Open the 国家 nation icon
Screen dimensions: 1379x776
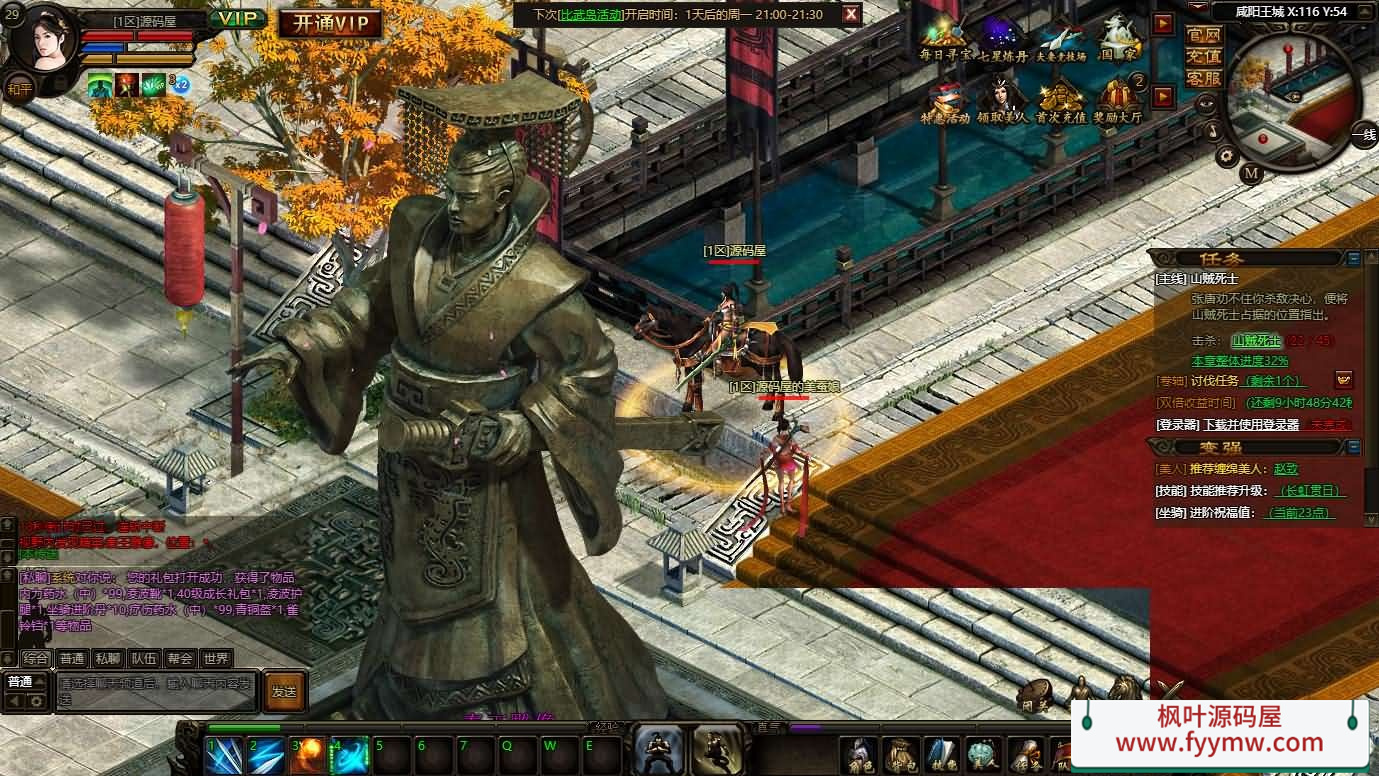tap(1119, 40)
